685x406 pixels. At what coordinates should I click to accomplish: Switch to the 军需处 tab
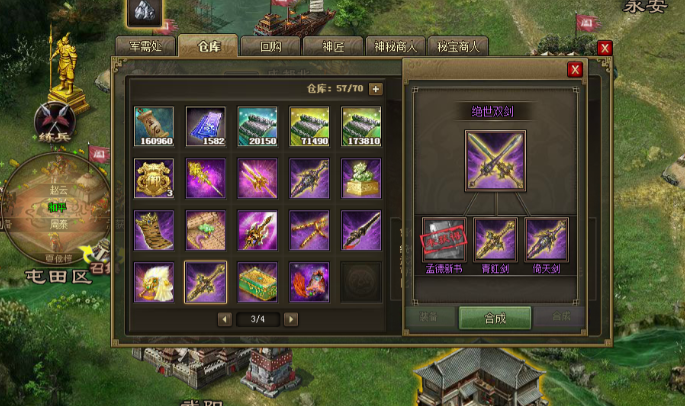pos(145,46)
